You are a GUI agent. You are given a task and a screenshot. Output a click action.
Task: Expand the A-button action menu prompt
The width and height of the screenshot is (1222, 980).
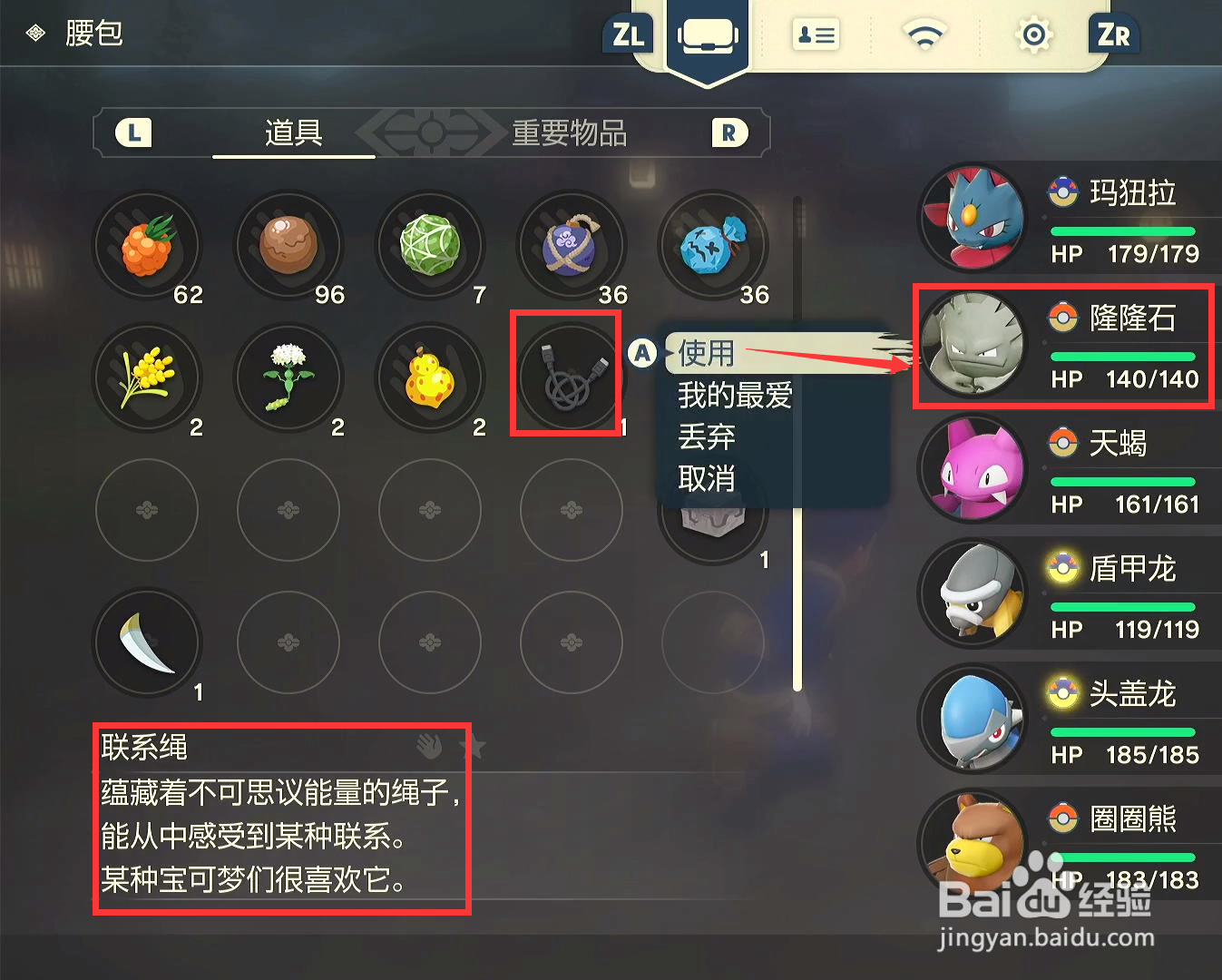[x=643, y=354]
